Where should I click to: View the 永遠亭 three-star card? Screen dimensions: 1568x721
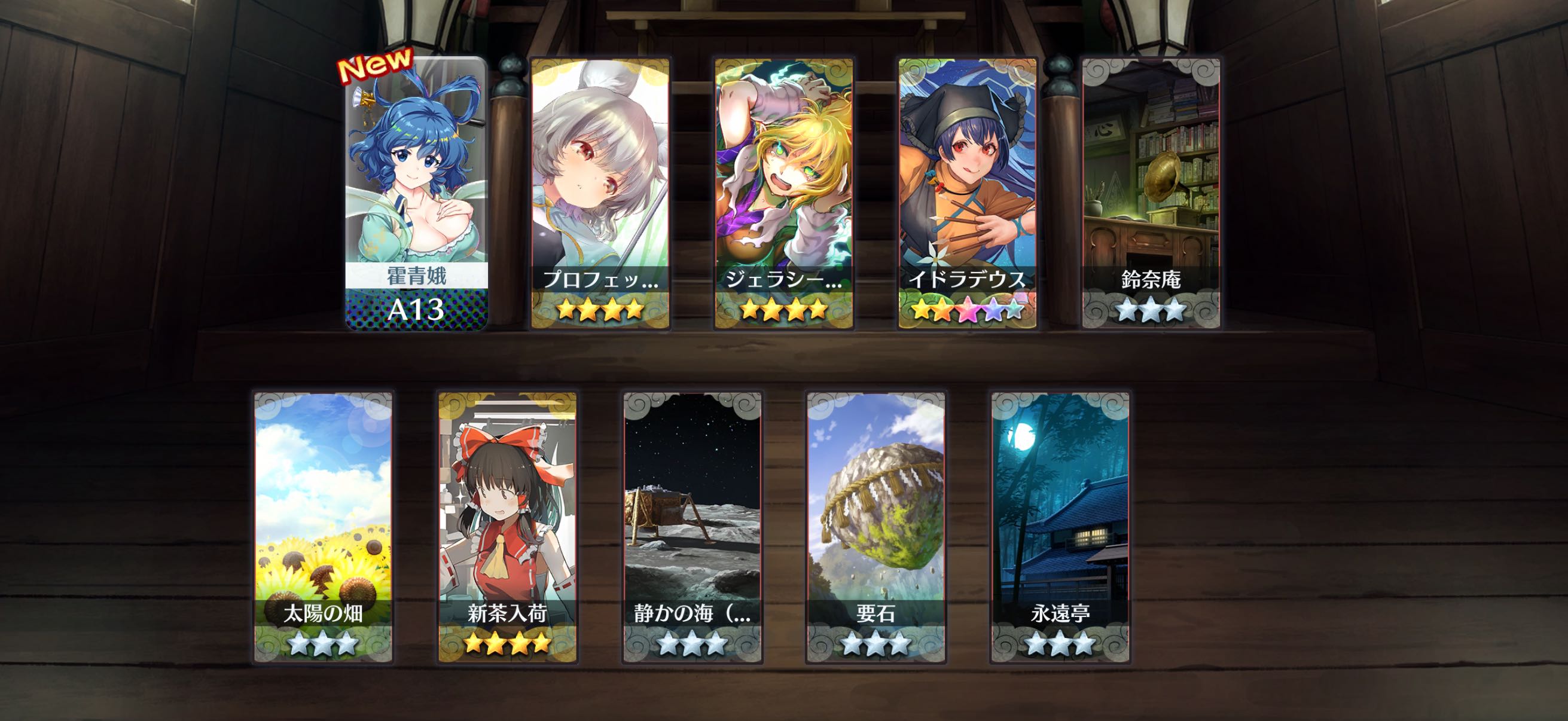[1060, 527]
